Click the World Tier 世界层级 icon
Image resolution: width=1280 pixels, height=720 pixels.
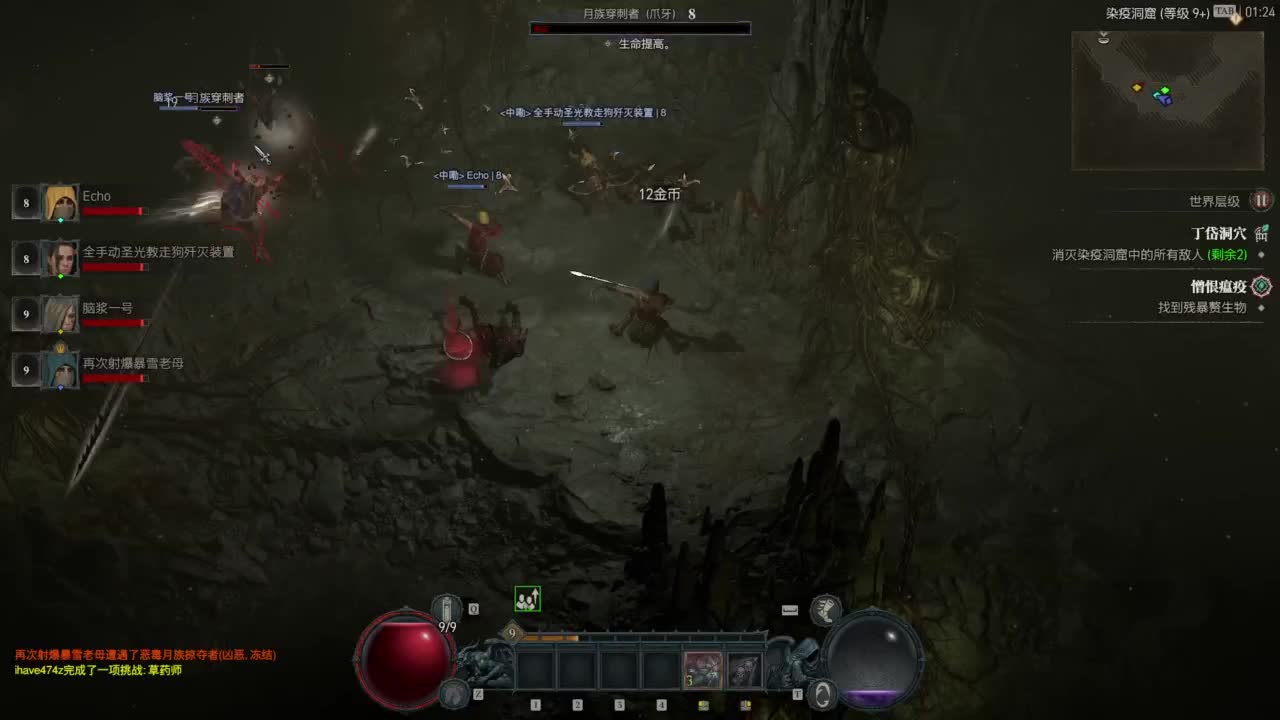pyautogui.click(x=1262, y=200)
